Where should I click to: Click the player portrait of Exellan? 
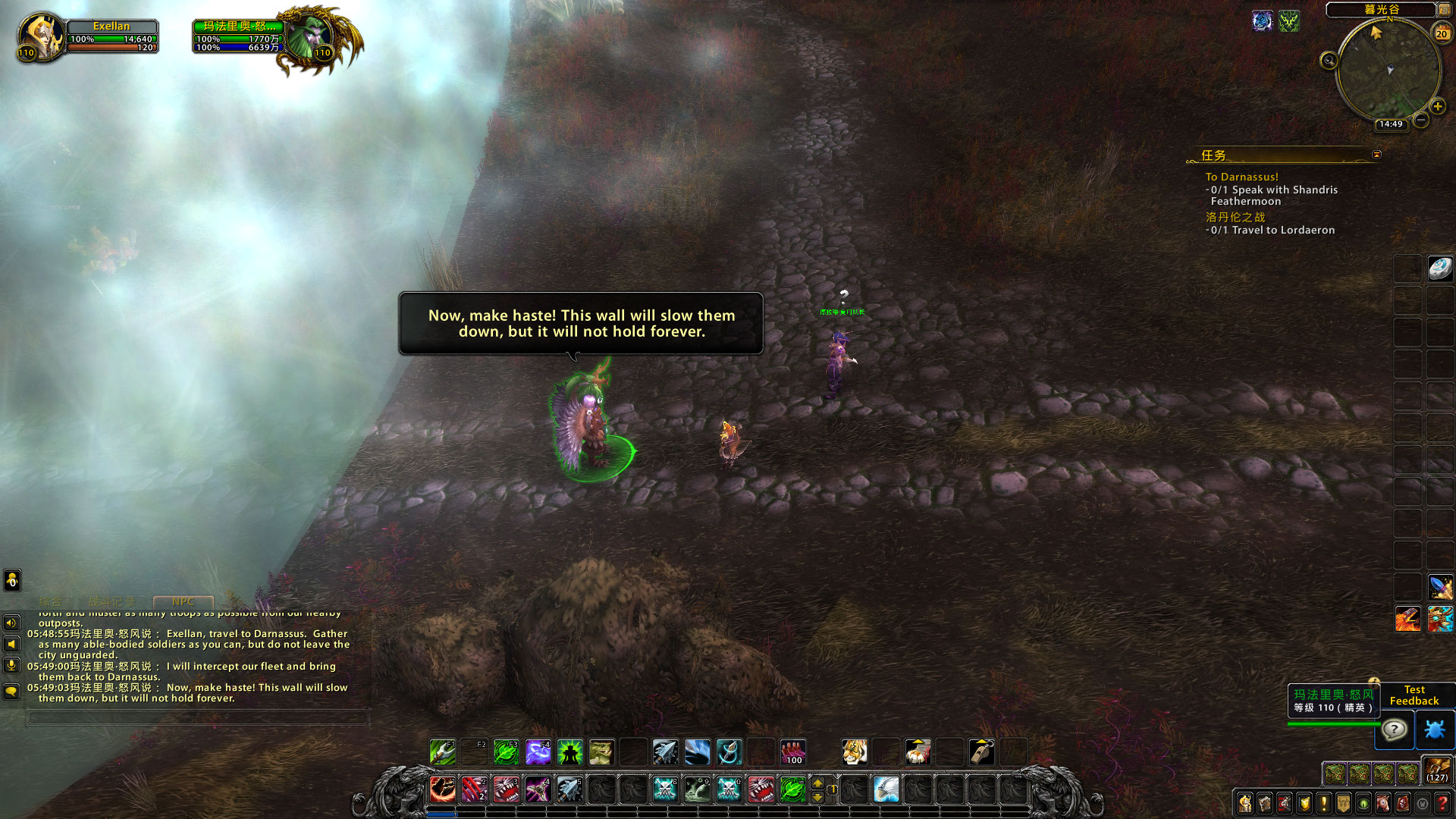point(40,36)
